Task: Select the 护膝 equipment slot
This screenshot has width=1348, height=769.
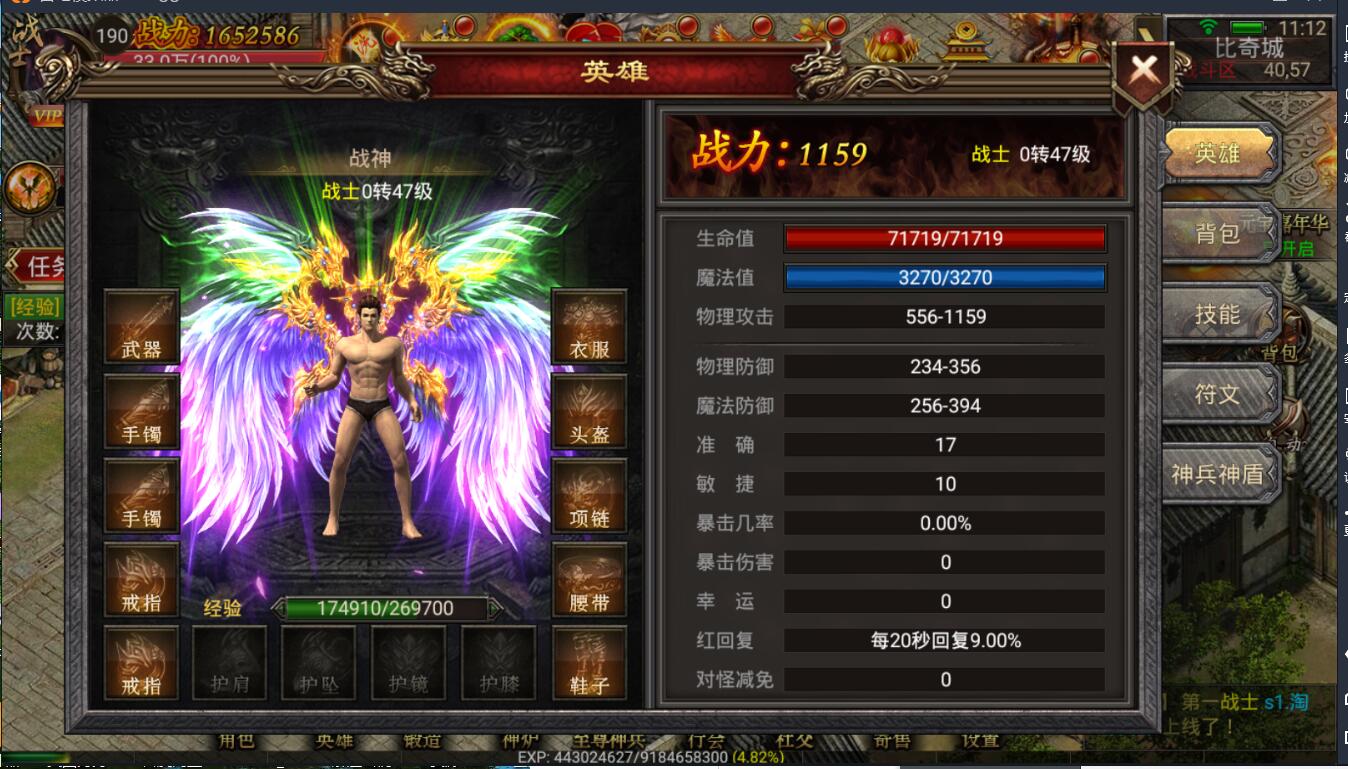Action: pos(498,662)
